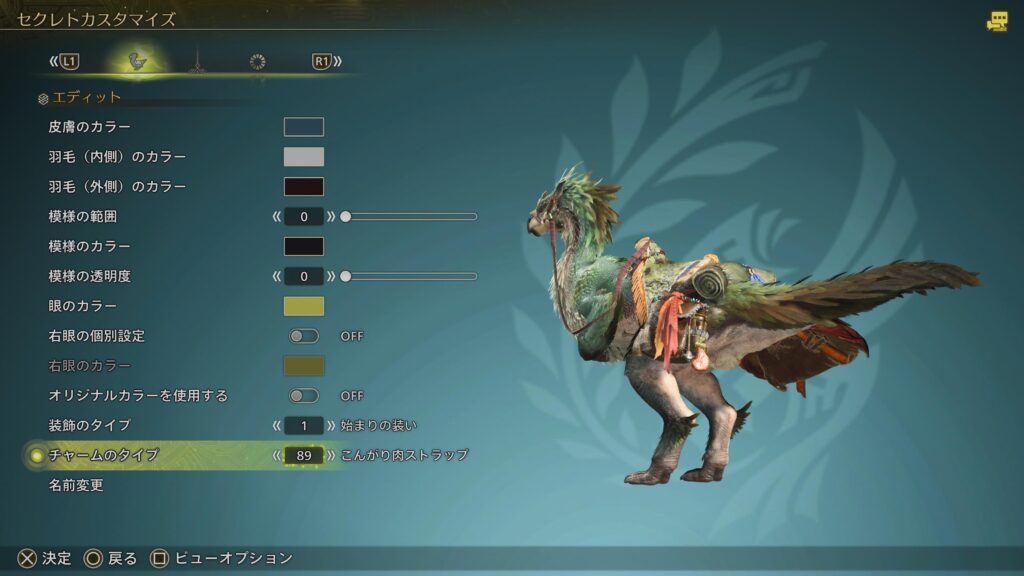
Task: Go back to the previous チャームのタイプ charm
Action: pyautogui.click(x=276, y=456)
